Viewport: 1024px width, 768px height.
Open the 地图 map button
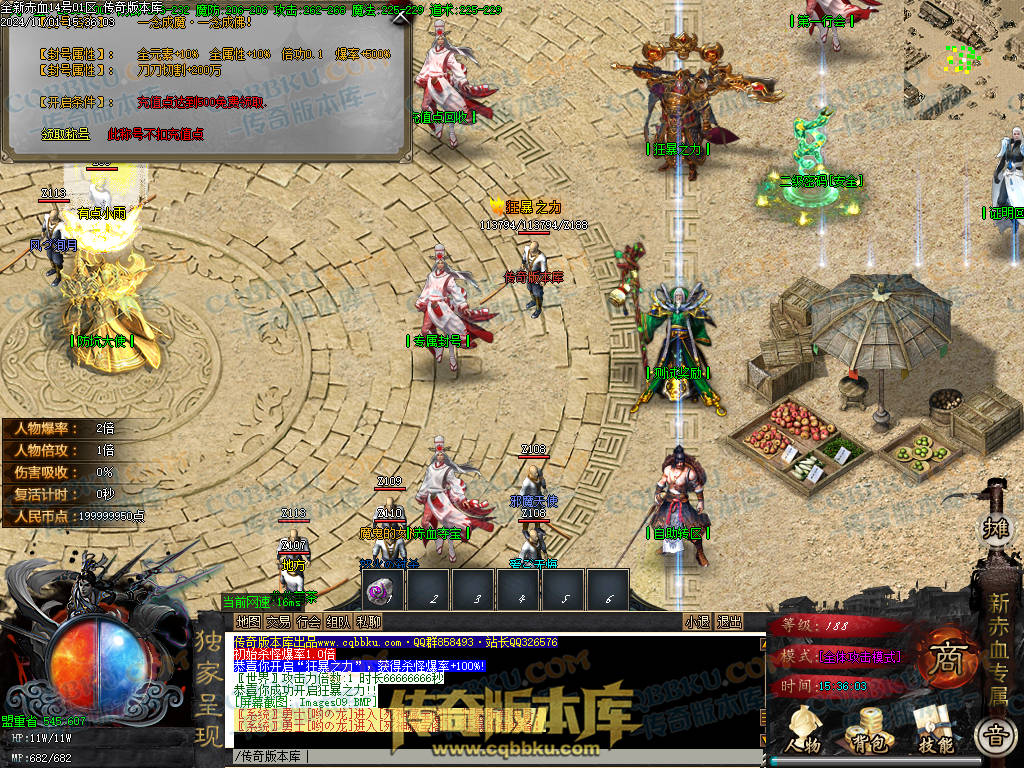[247, 622]
